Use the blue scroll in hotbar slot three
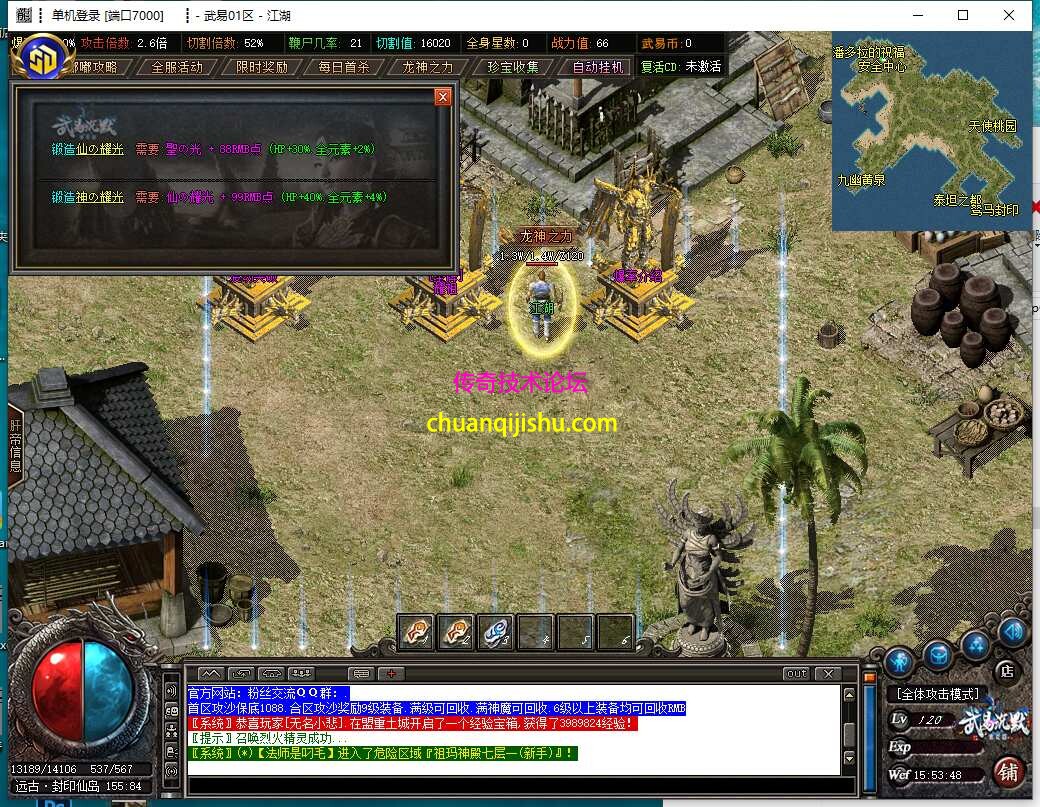This screenshot has height=807, width=1040. pos(495,632)
